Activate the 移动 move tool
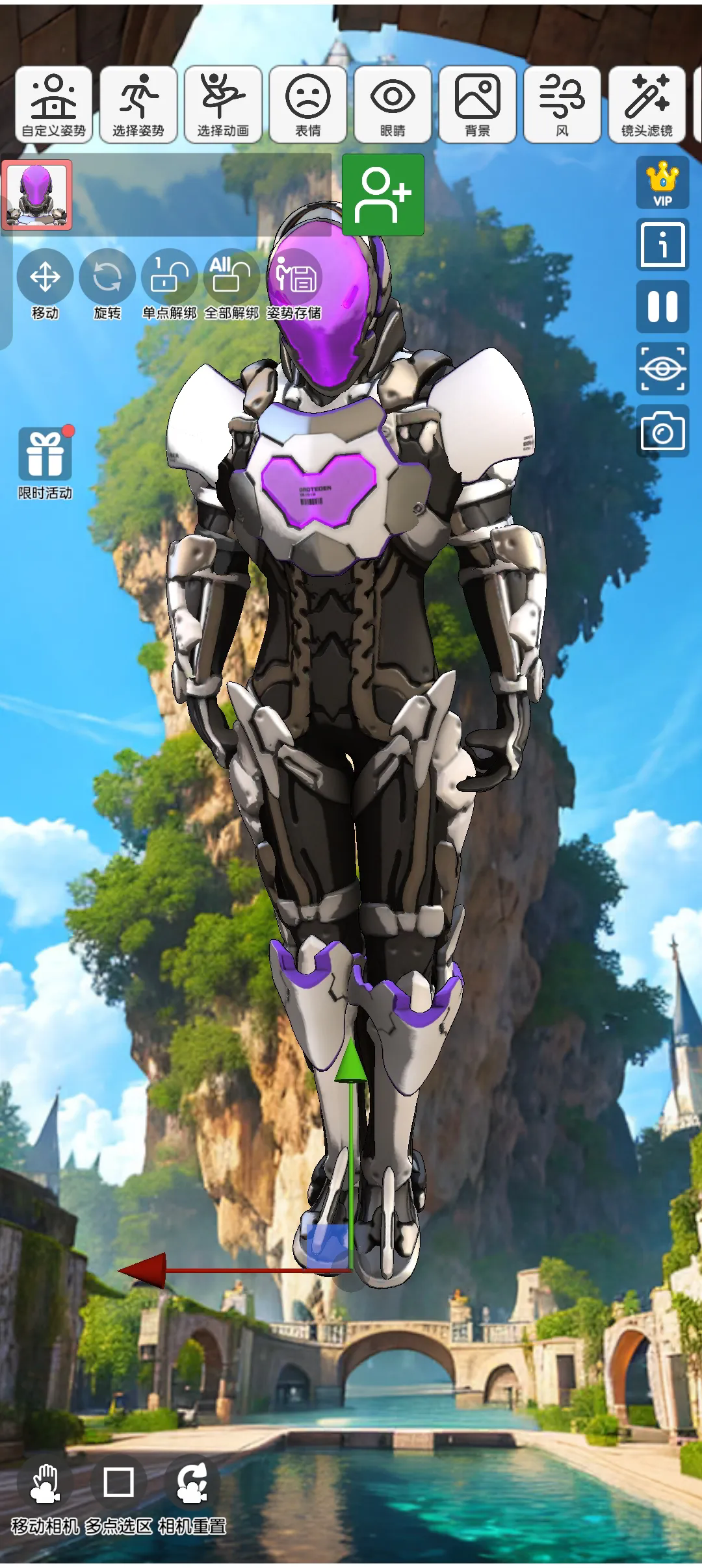 [x=45, y=285]
